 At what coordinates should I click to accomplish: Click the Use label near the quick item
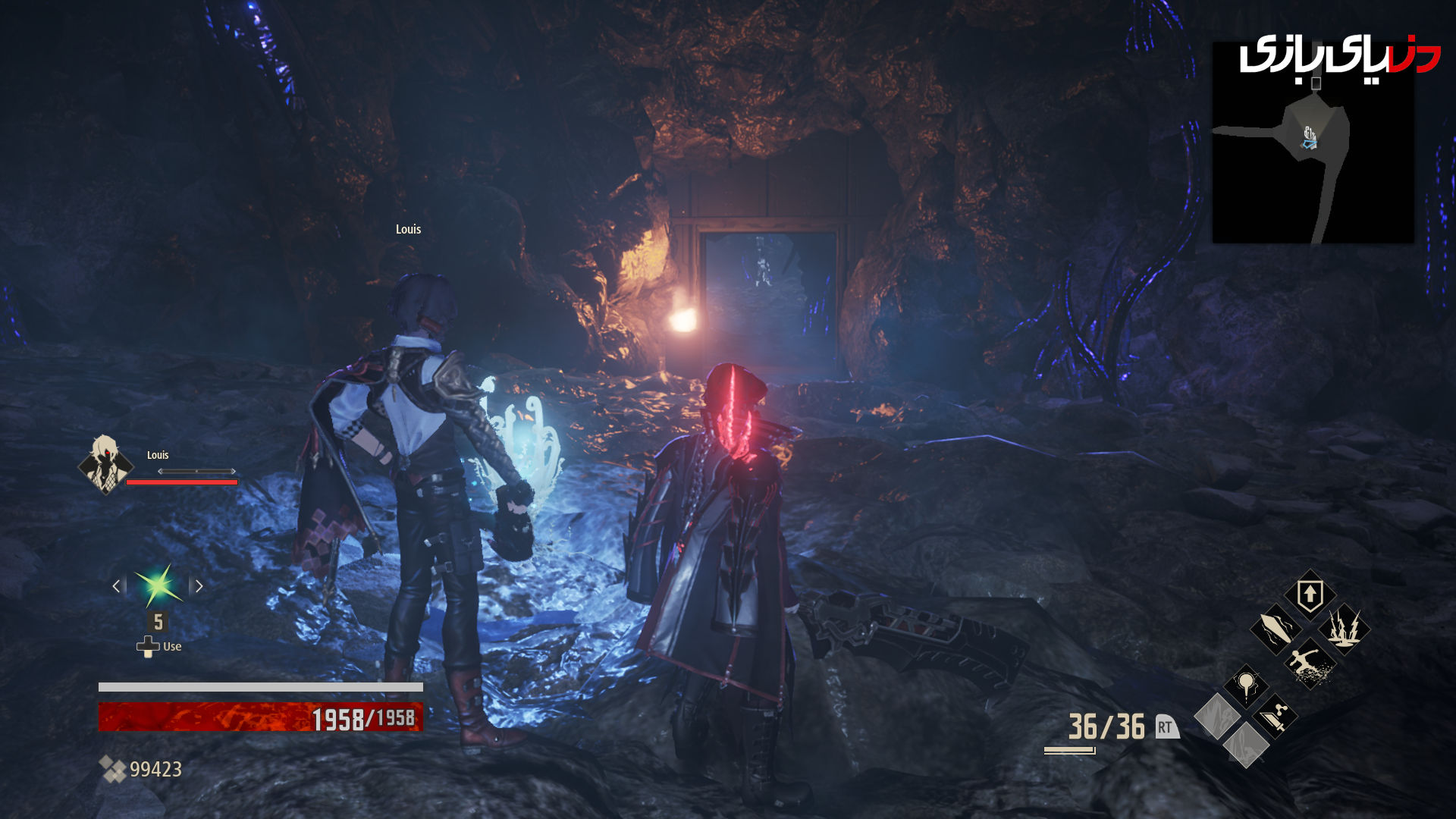[172, 646]
